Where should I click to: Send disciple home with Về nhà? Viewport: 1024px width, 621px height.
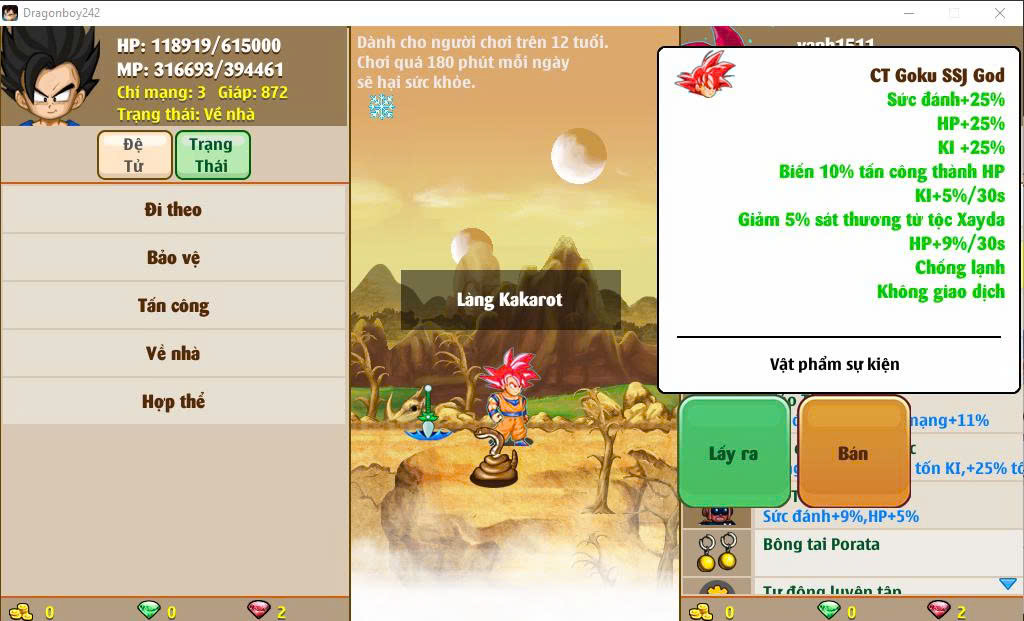coord(173,354)
